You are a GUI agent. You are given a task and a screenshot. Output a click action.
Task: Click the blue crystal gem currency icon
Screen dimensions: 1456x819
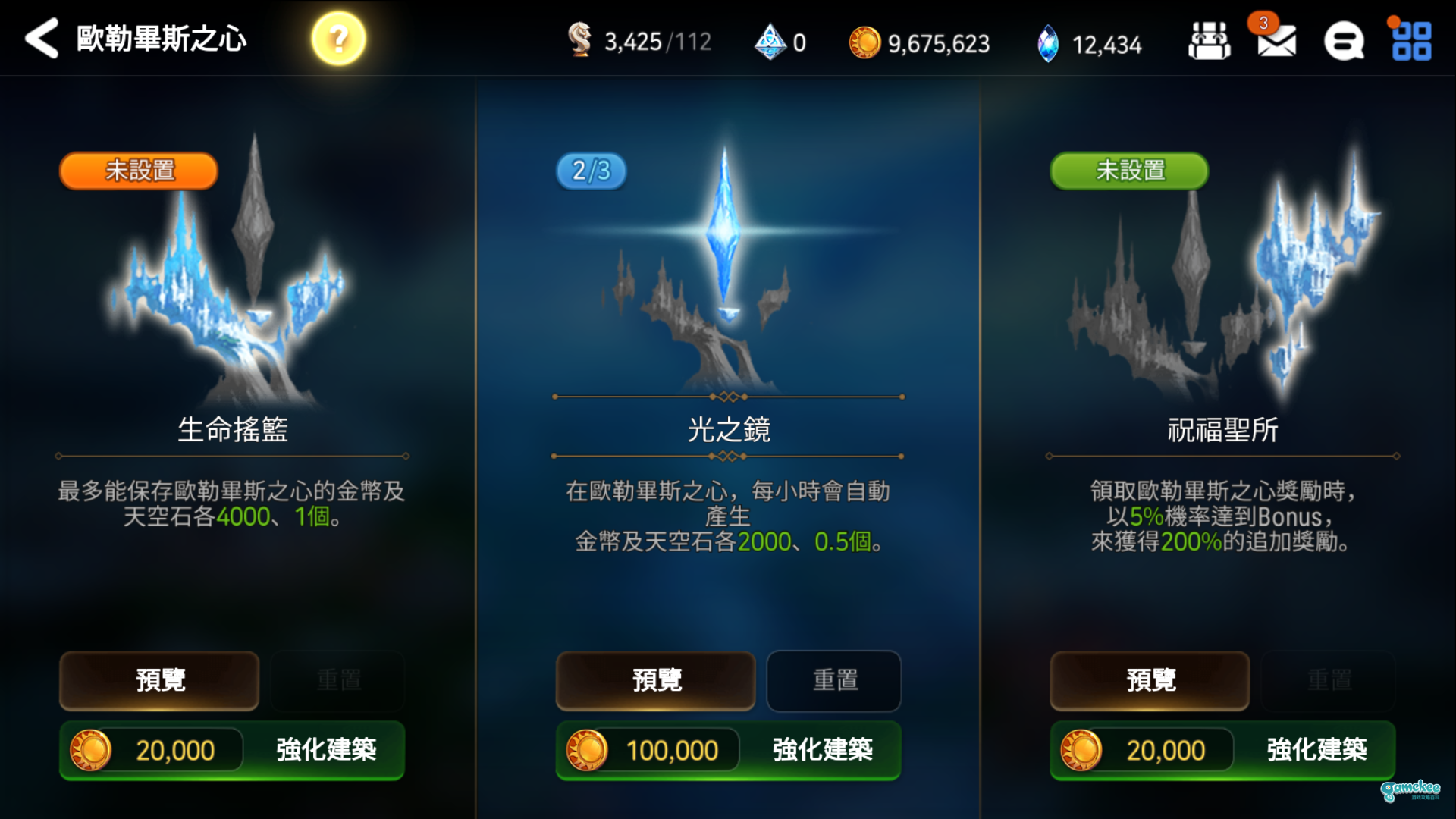click(1049, 43)
